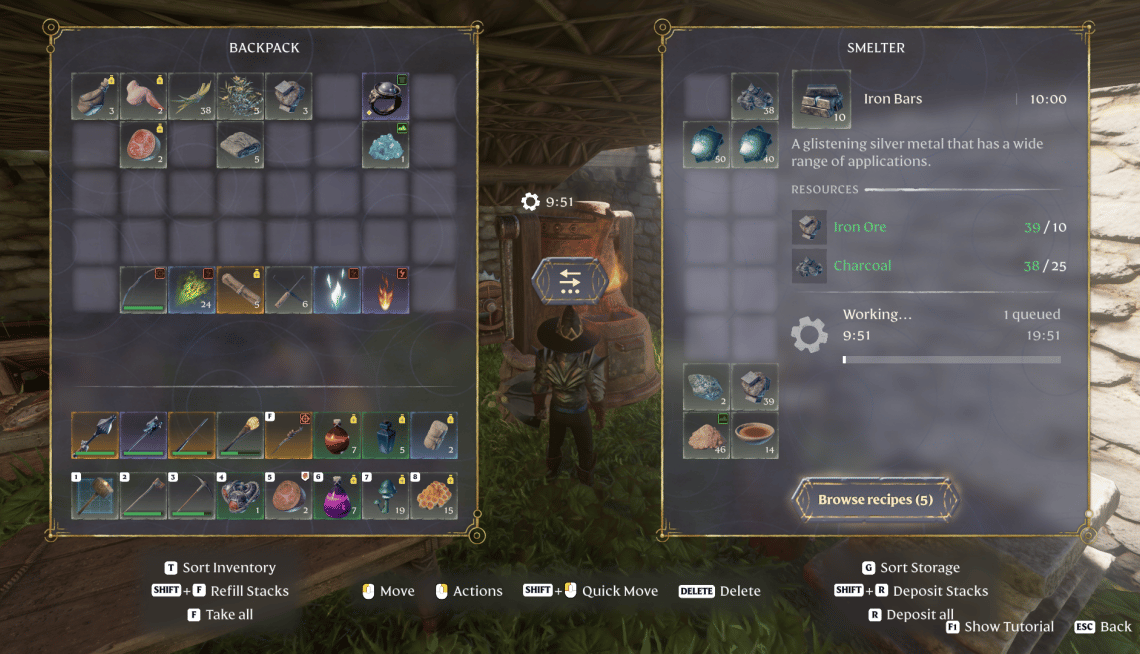
Task: Select the stack of 38 plant fibers
Action: [192, 96]
